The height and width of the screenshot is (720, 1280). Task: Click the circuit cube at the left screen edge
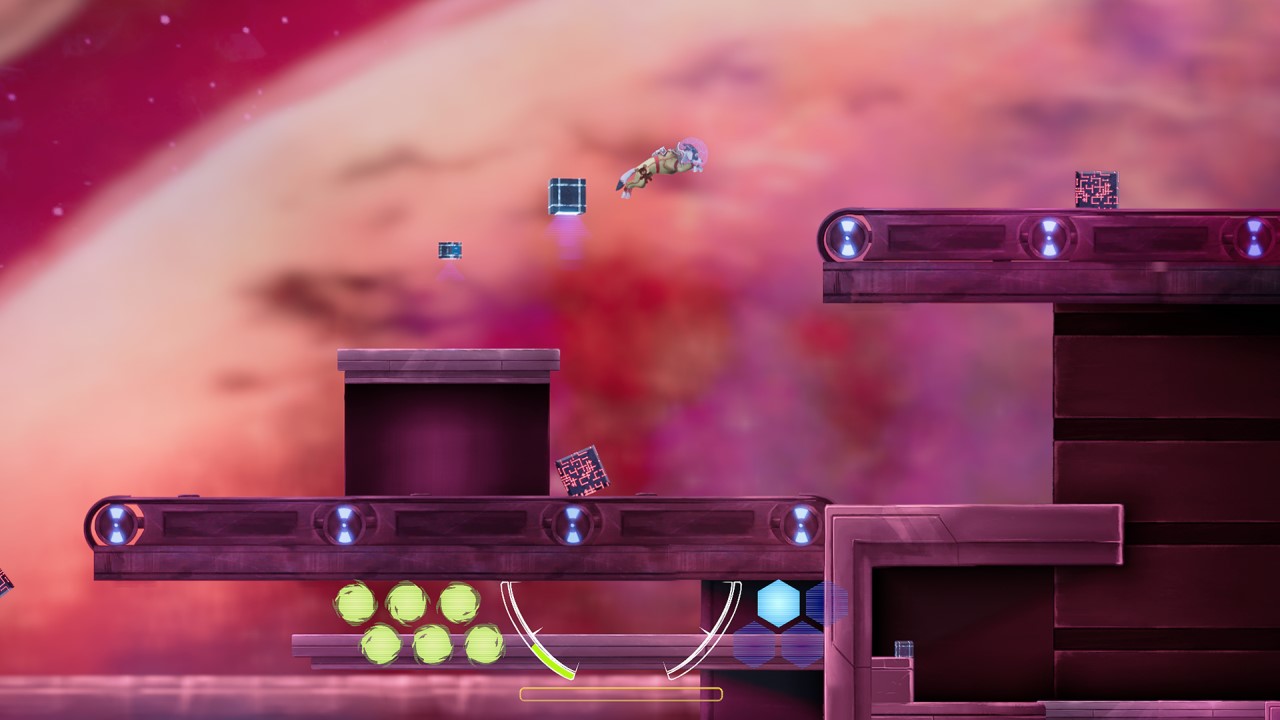(5, 585)
